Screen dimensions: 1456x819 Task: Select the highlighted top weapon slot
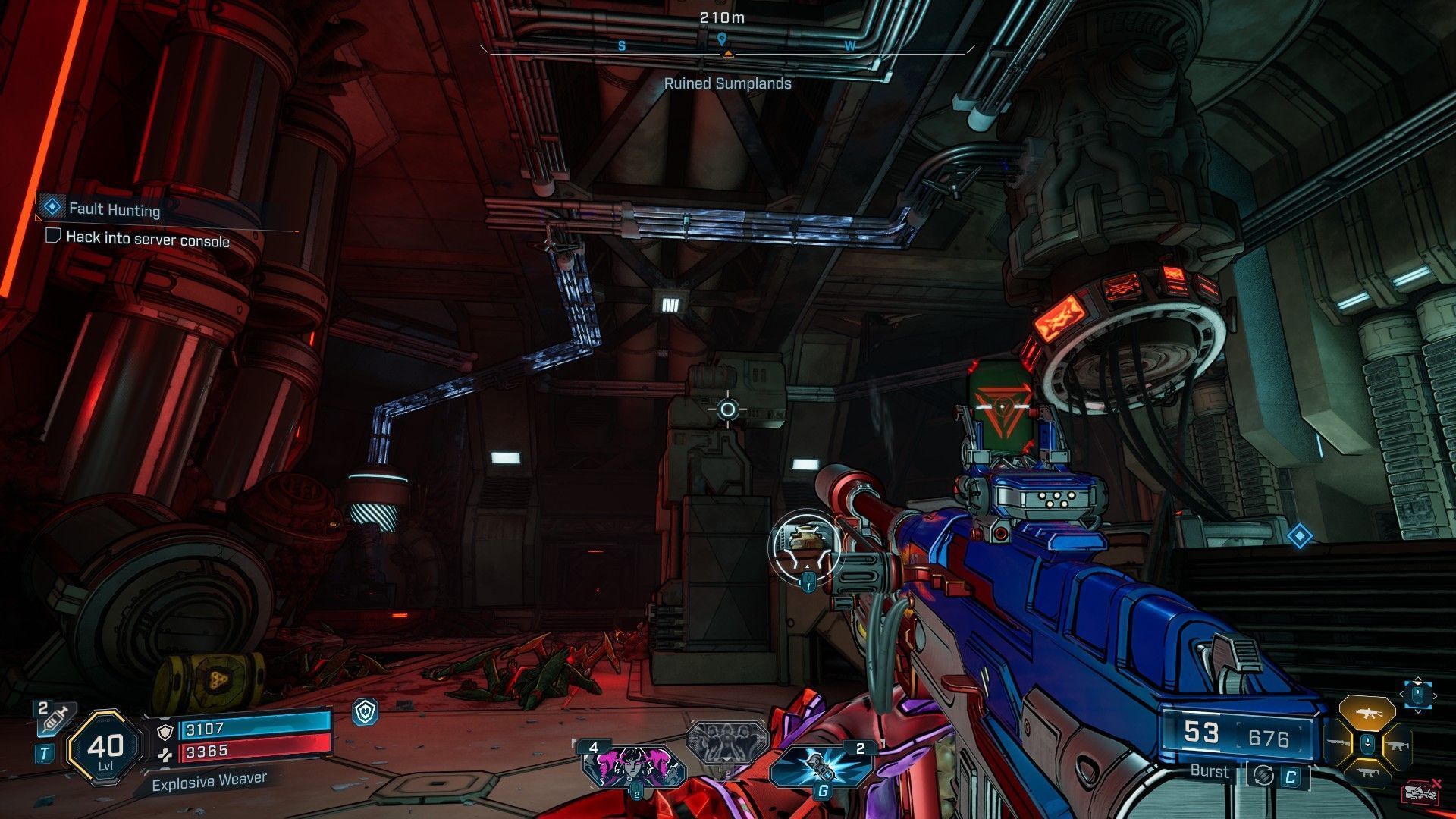click(x=1367, y=713)
